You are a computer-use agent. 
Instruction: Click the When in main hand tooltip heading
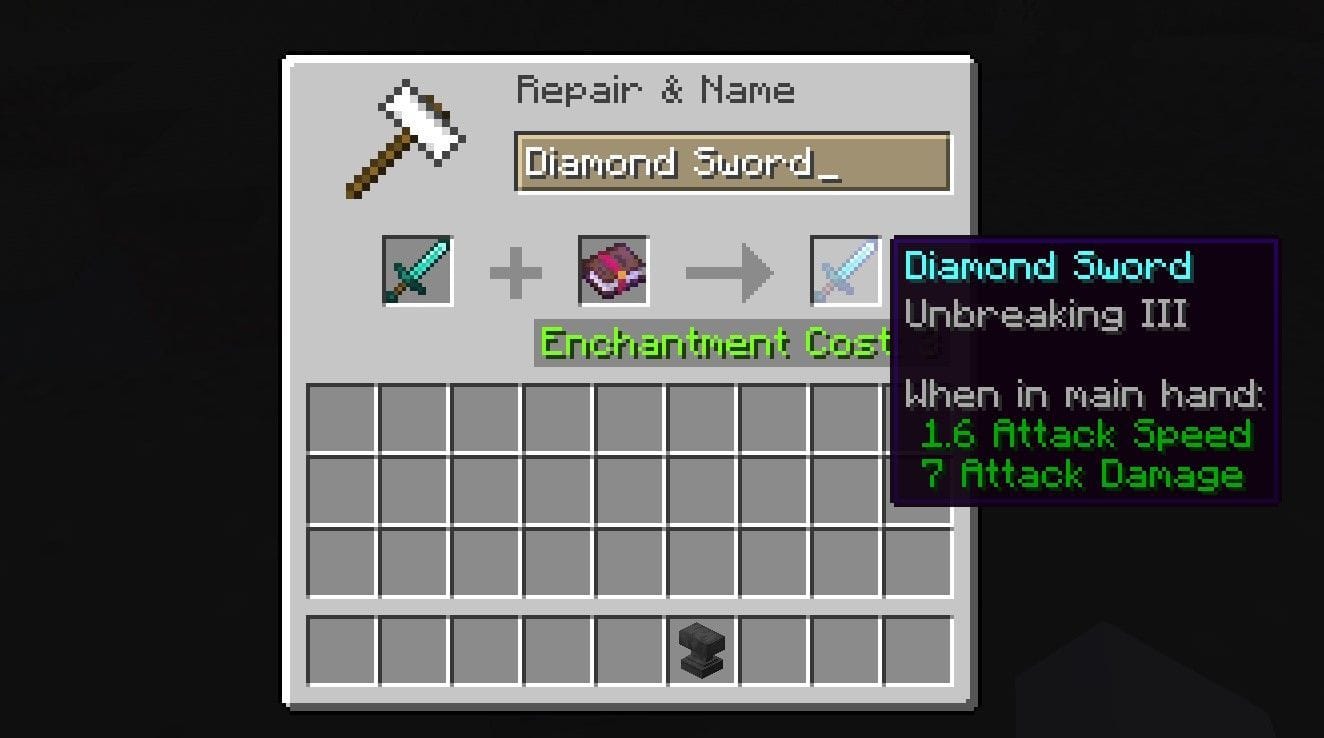[x=1085, y=394]
